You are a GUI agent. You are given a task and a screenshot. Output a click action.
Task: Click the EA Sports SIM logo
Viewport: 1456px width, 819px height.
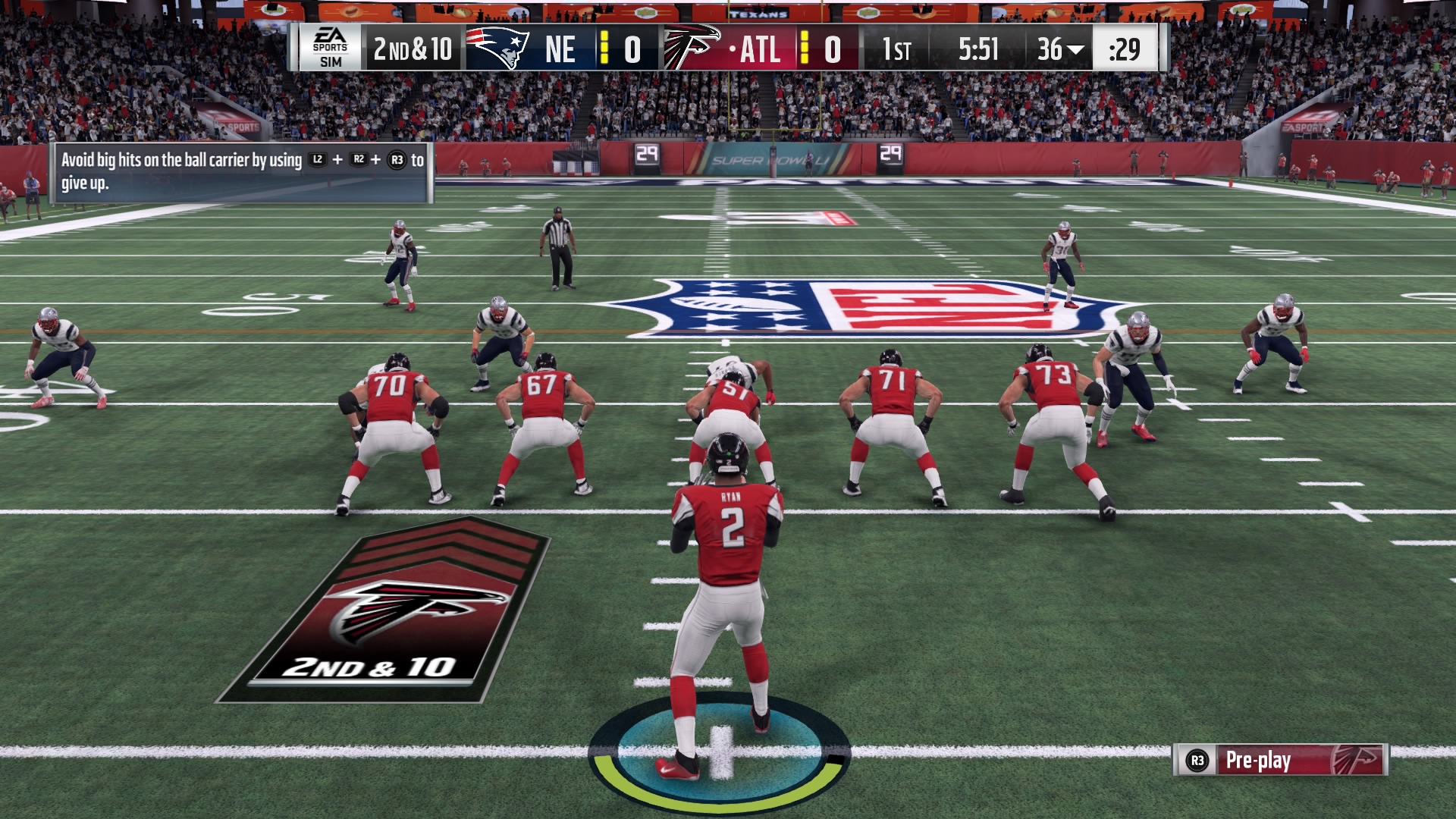click(331, 48)
